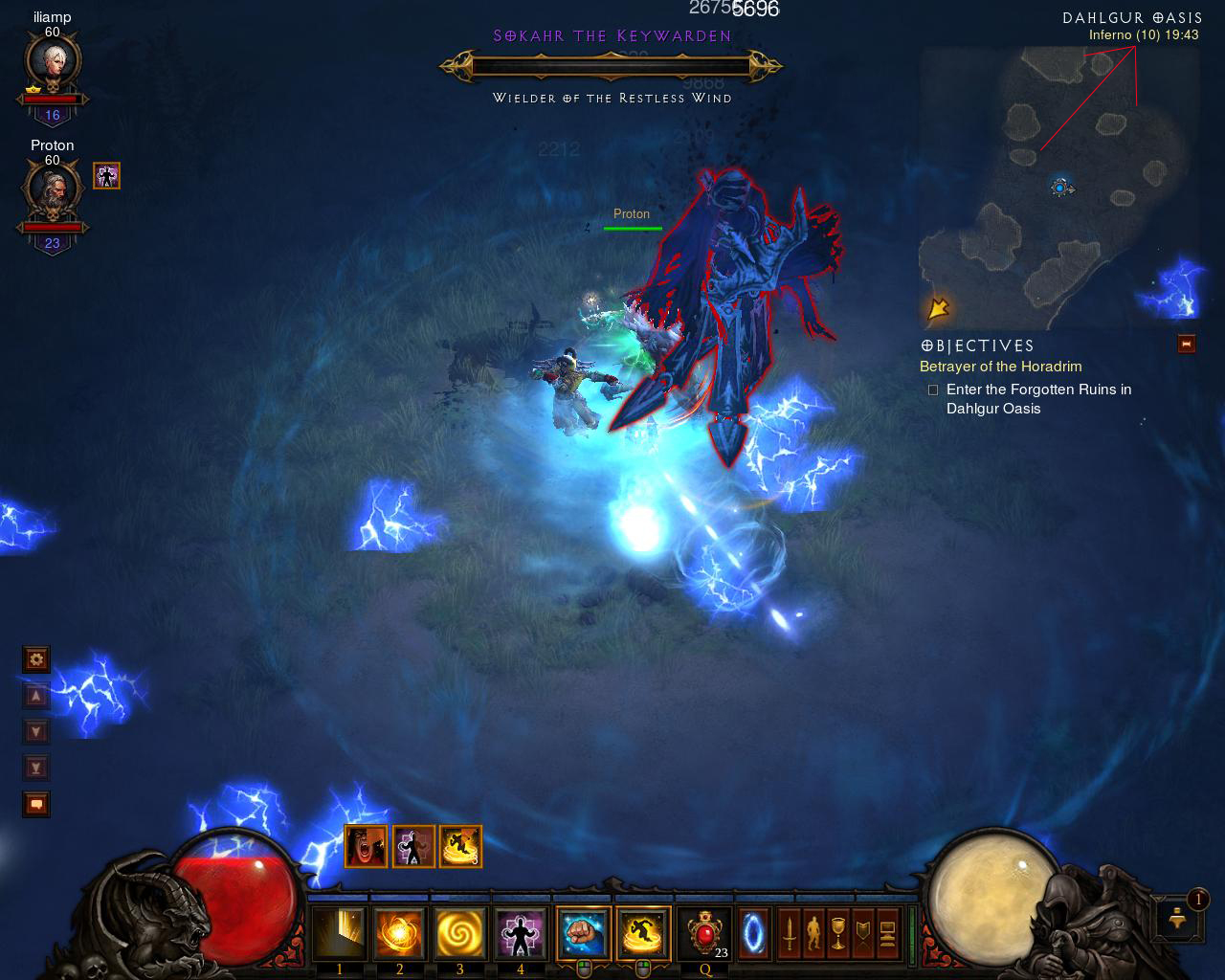Open the game menu computer icon
Image resolution: width=1225 pixels, height=980 pixels.
(x=886, y=933)
